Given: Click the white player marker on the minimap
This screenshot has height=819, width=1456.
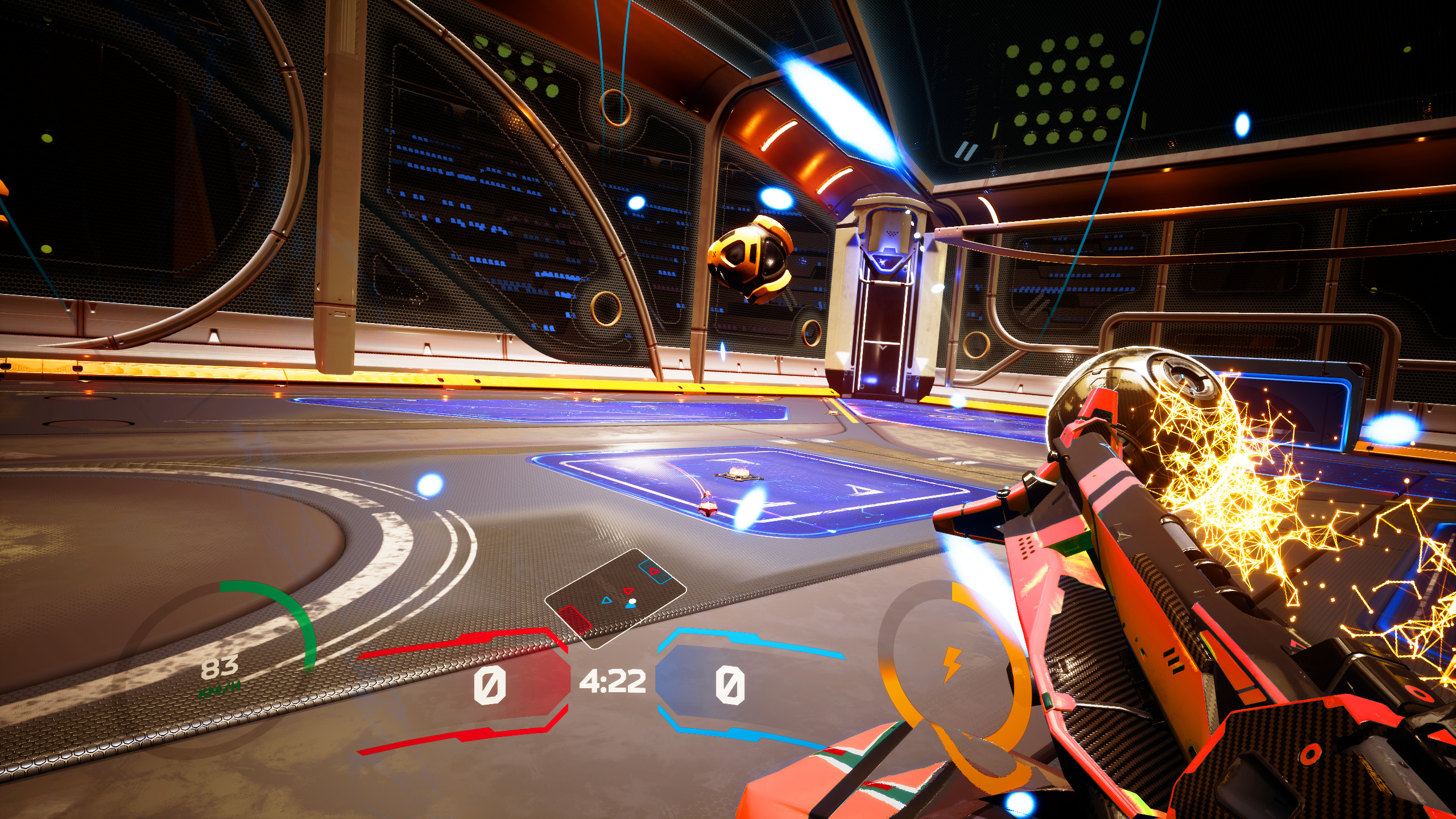Looking at the screenshot, I should (632, 602).
